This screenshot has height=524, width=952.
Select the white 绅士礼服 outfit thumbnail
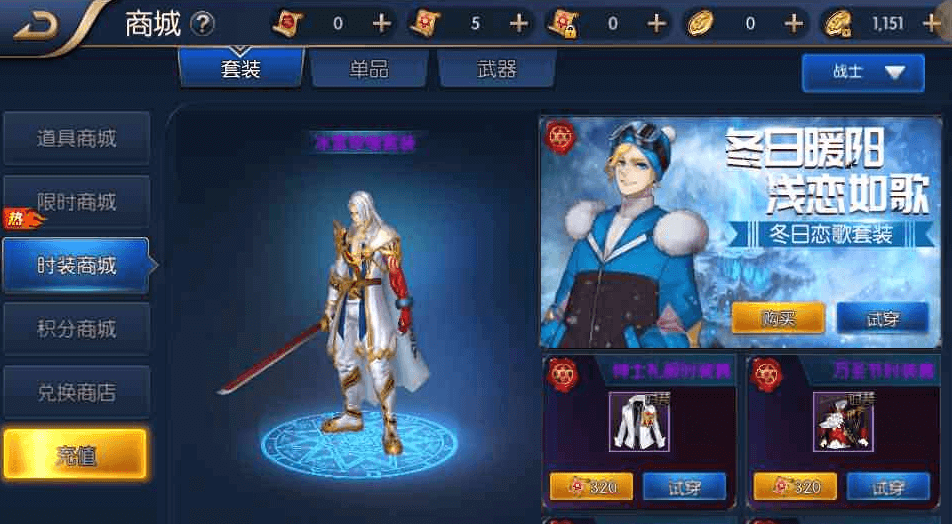639,421
